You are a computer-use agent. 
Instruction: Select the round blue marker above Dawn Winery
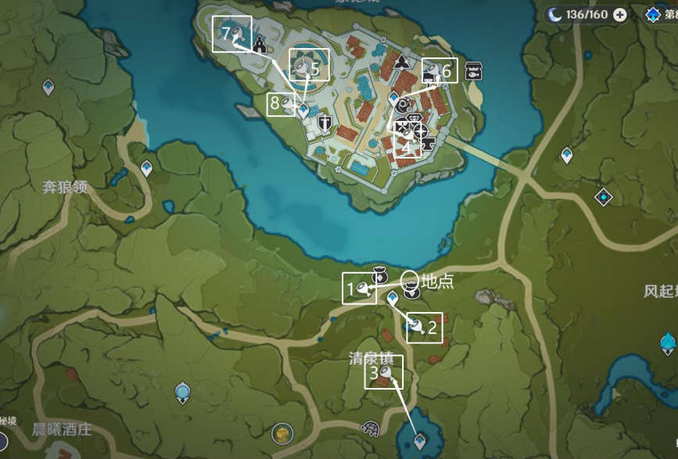tap(182, 391)
